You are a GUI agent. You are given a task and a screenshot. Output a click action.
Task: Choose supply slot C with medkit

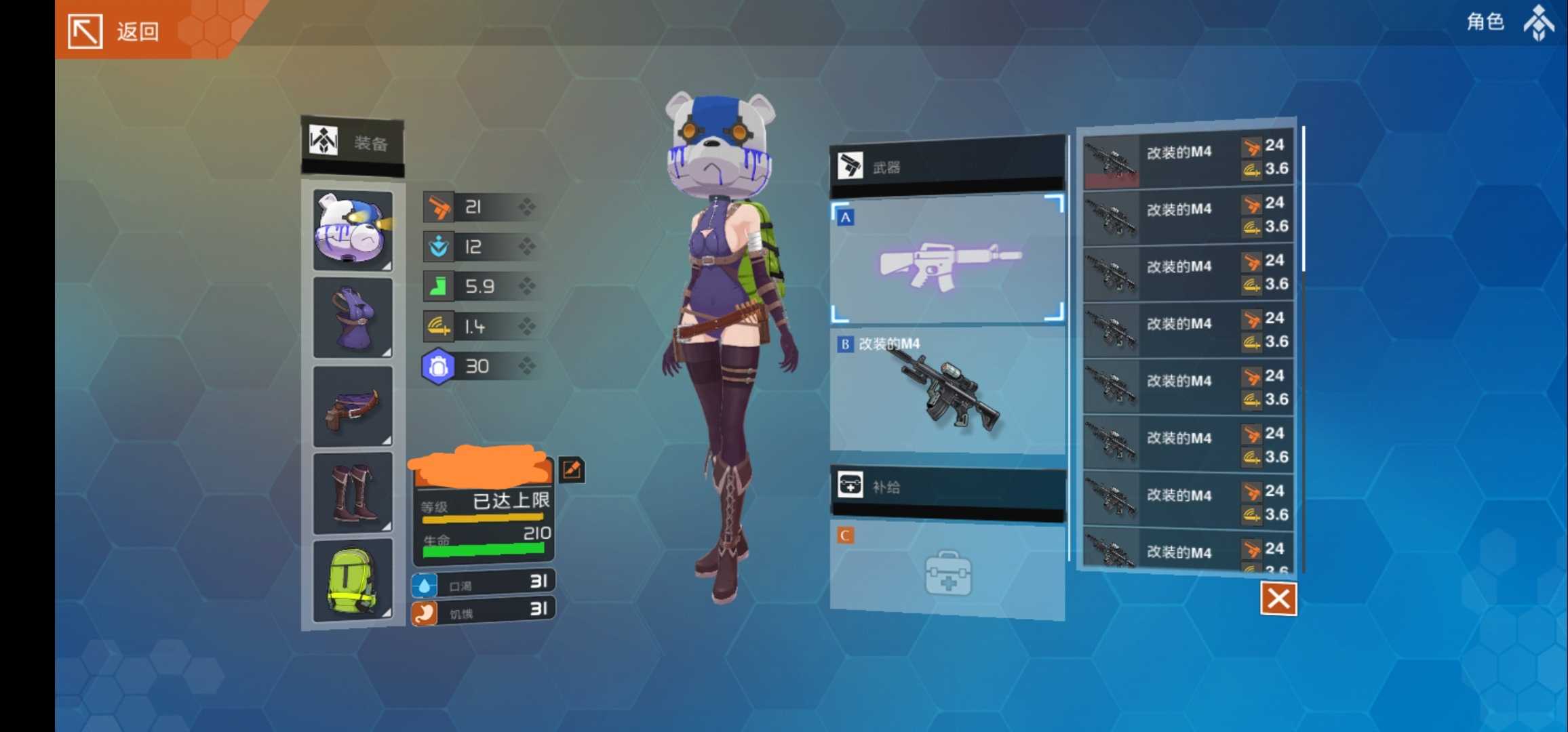tap(947, 571)
